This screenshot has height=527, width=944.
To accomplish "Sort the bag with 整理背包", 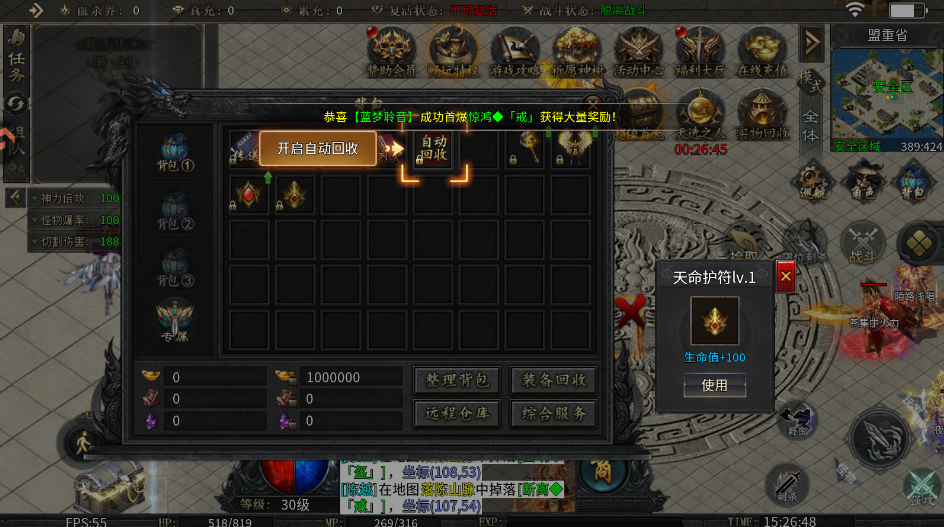I will click(456, 380).
